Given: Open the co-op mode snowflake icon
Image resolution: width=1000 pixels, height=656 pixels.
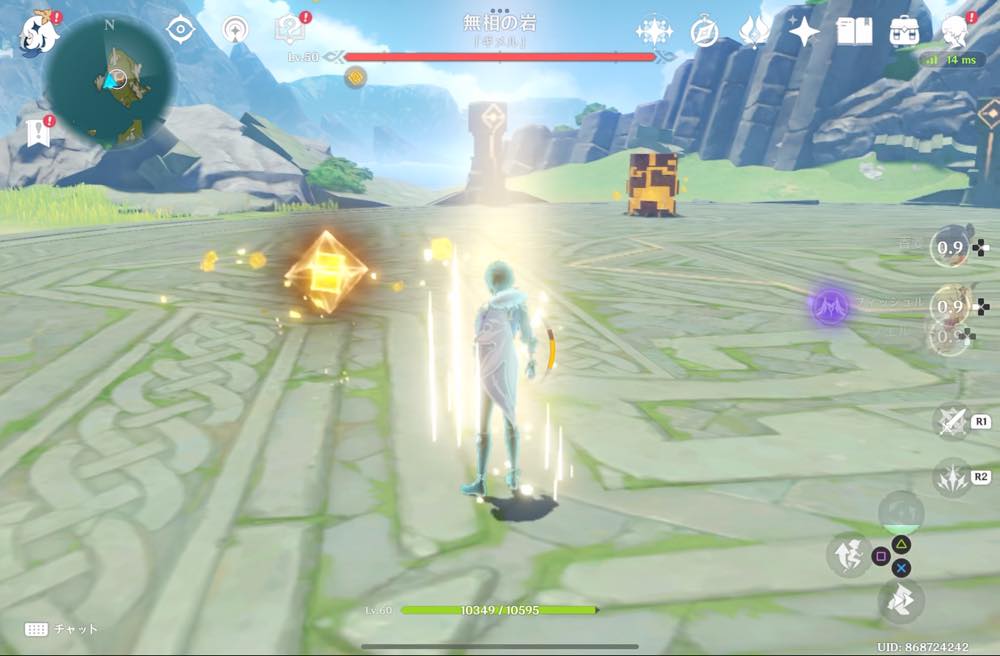Looking at the screenshot, I should [654, 32].
